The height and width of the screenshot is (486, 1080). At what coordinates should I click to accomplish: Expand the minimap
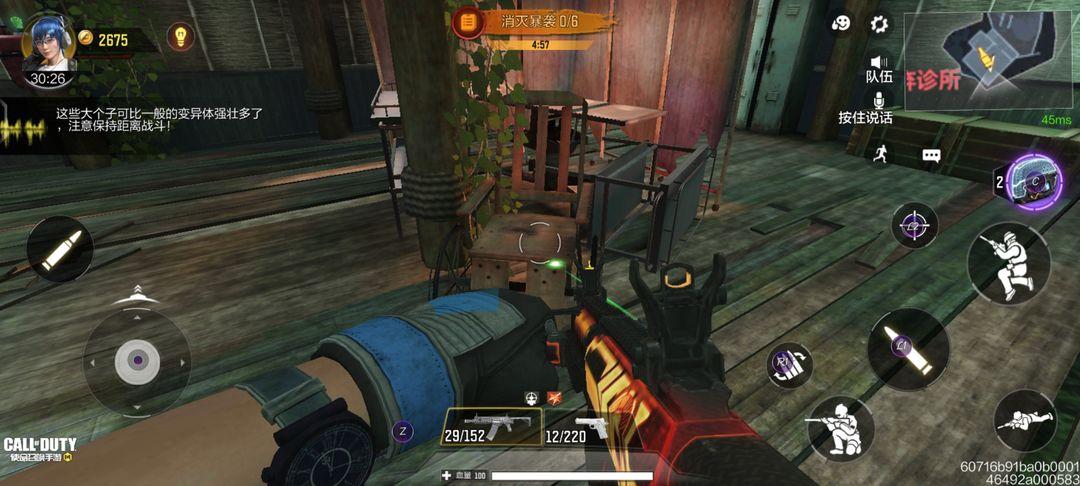point(988,60)
